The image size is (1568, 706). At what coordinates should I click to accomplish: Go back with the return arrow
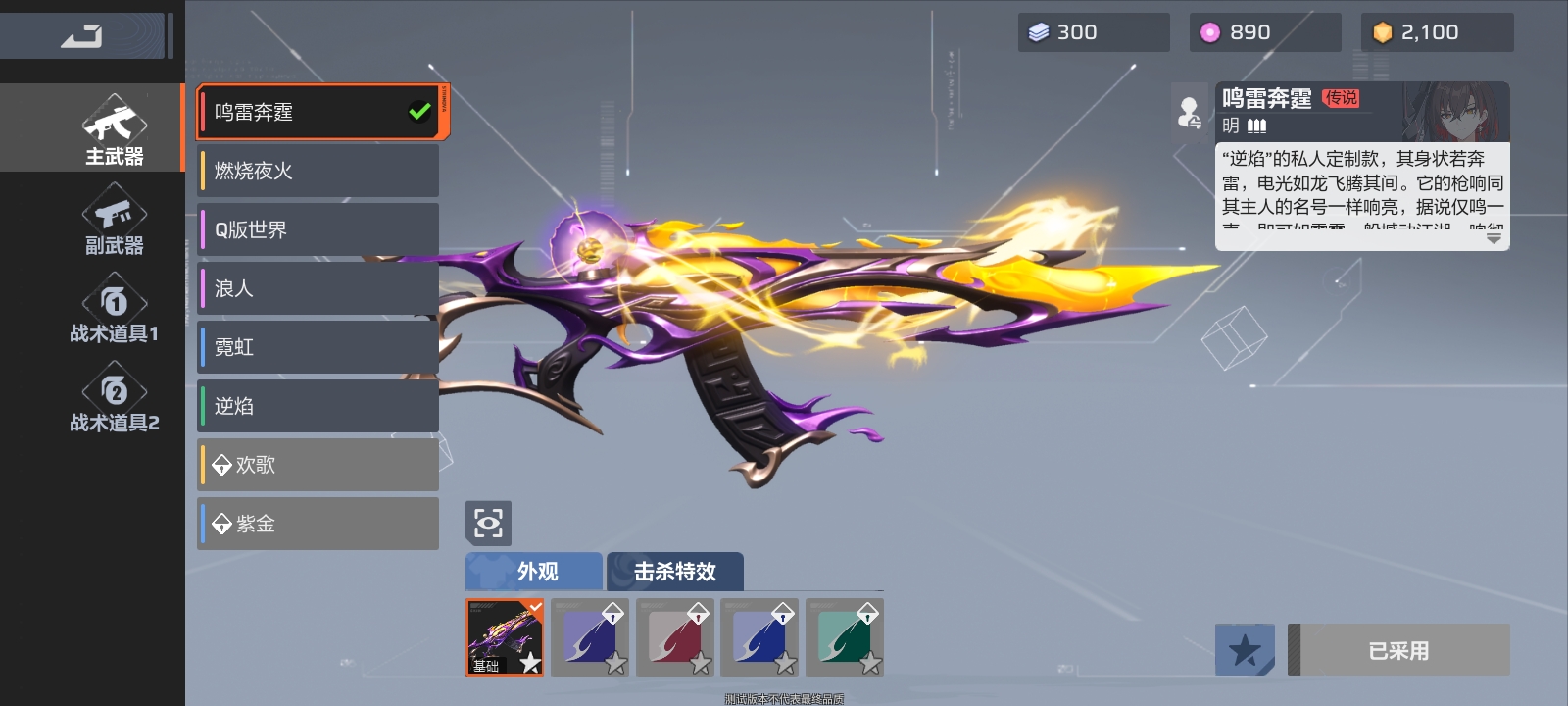(x=82, y=36)
